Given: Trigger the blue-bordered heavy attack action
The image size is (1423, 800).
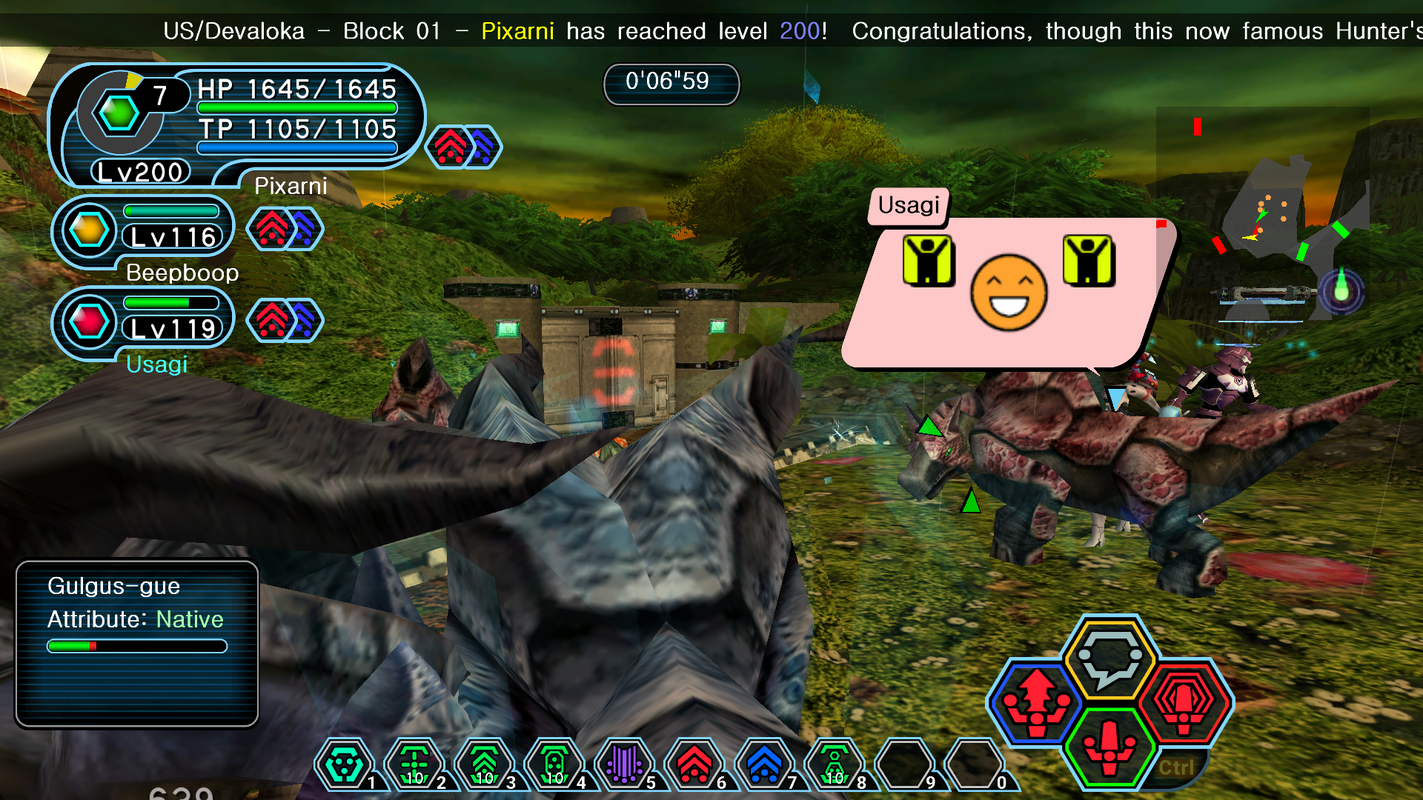Looking at the screenshot, I should tap(1037, 703).
